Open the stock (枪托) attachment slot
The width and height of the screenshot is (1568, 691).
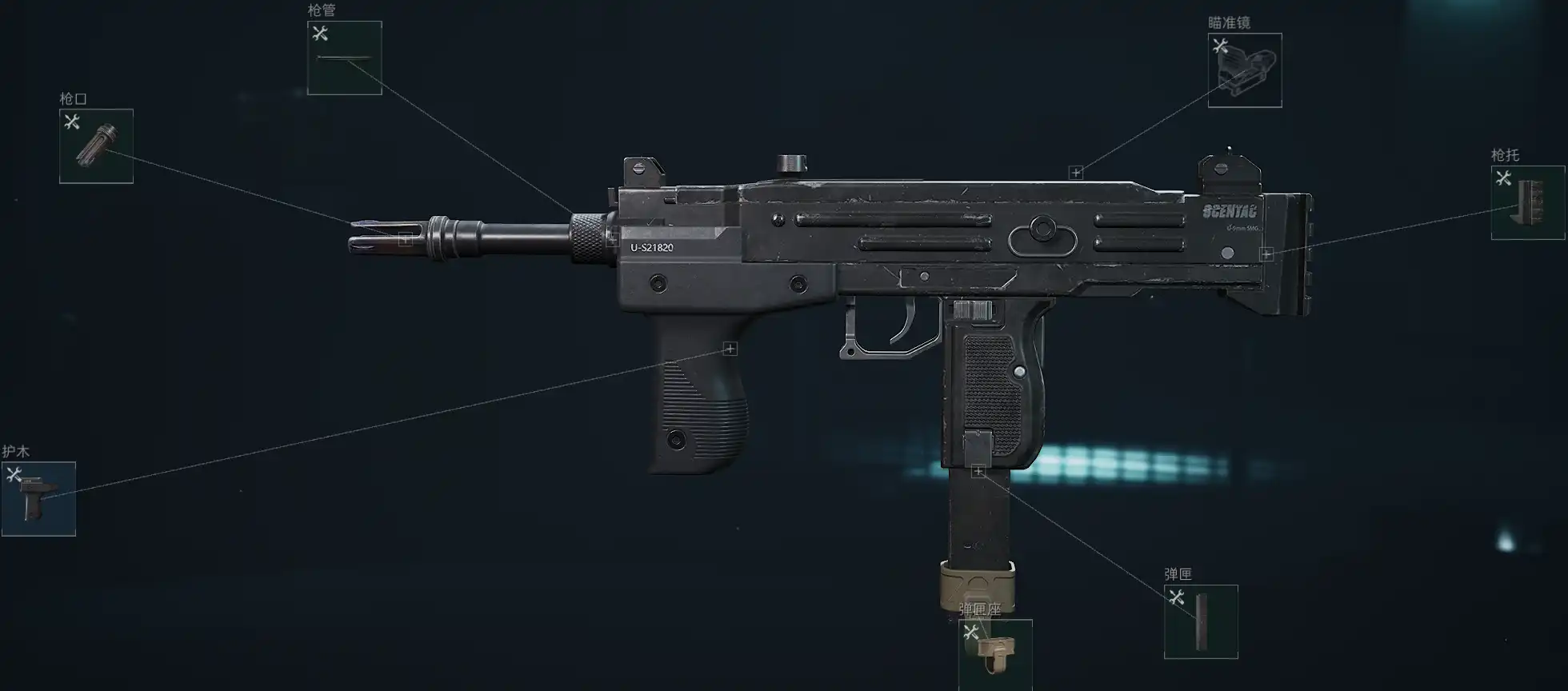point(1527,203)
